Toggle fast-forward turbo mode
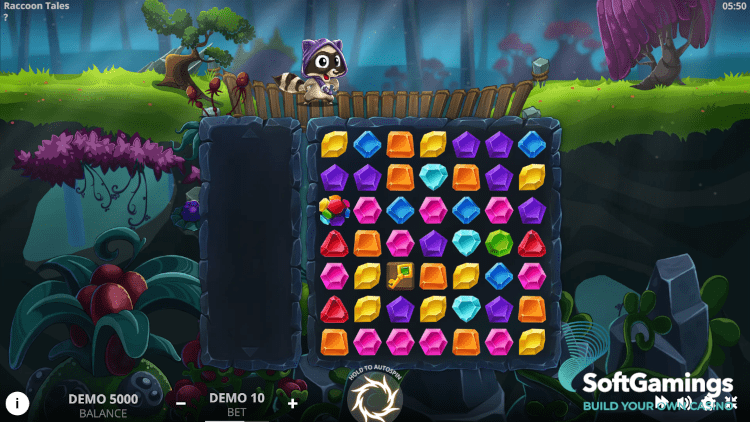 click(663, 404)
